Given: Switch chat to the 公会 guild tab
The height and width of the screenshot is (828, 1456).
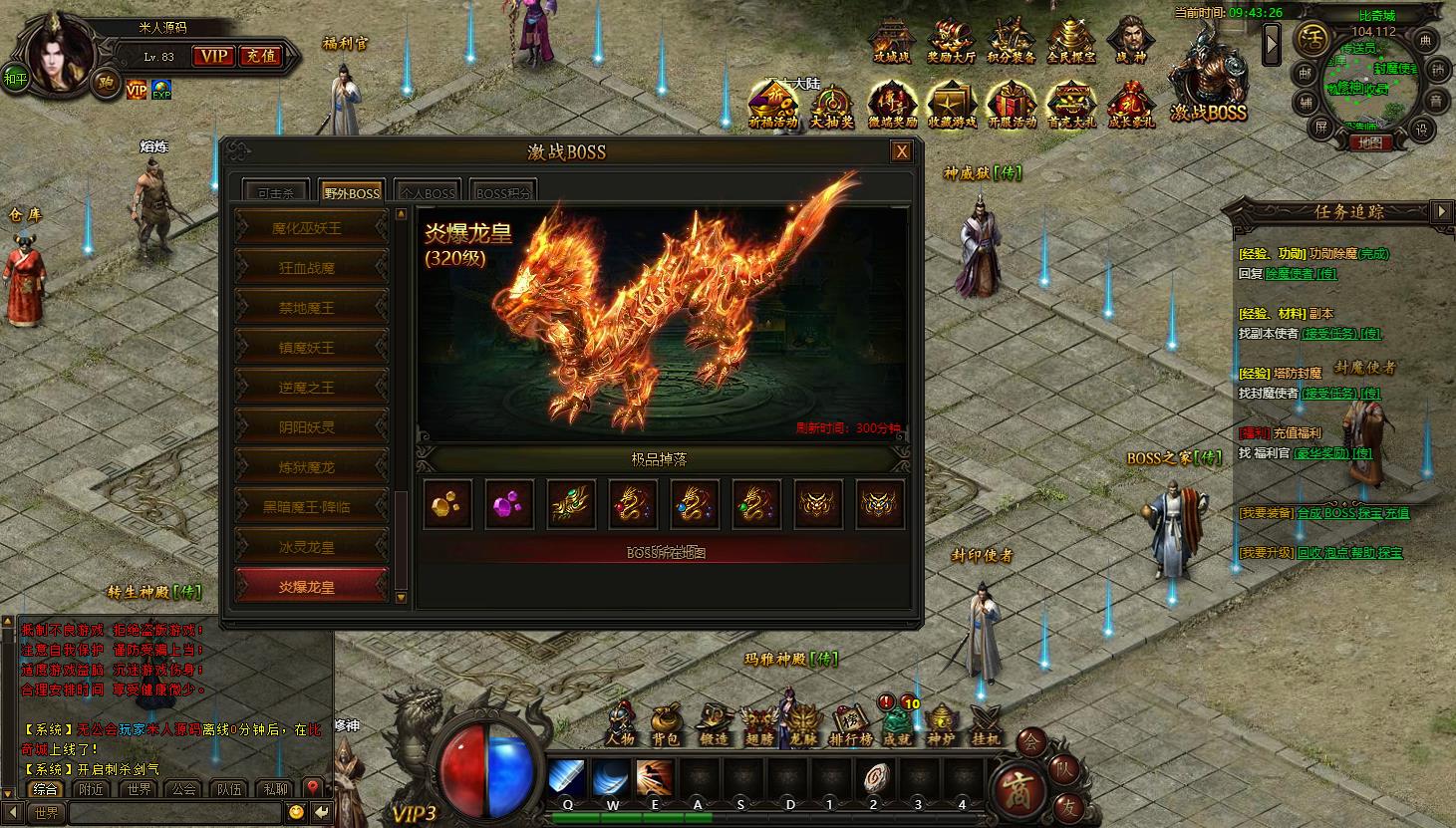Looking at the screenshot, I should (x=184, y=788).
